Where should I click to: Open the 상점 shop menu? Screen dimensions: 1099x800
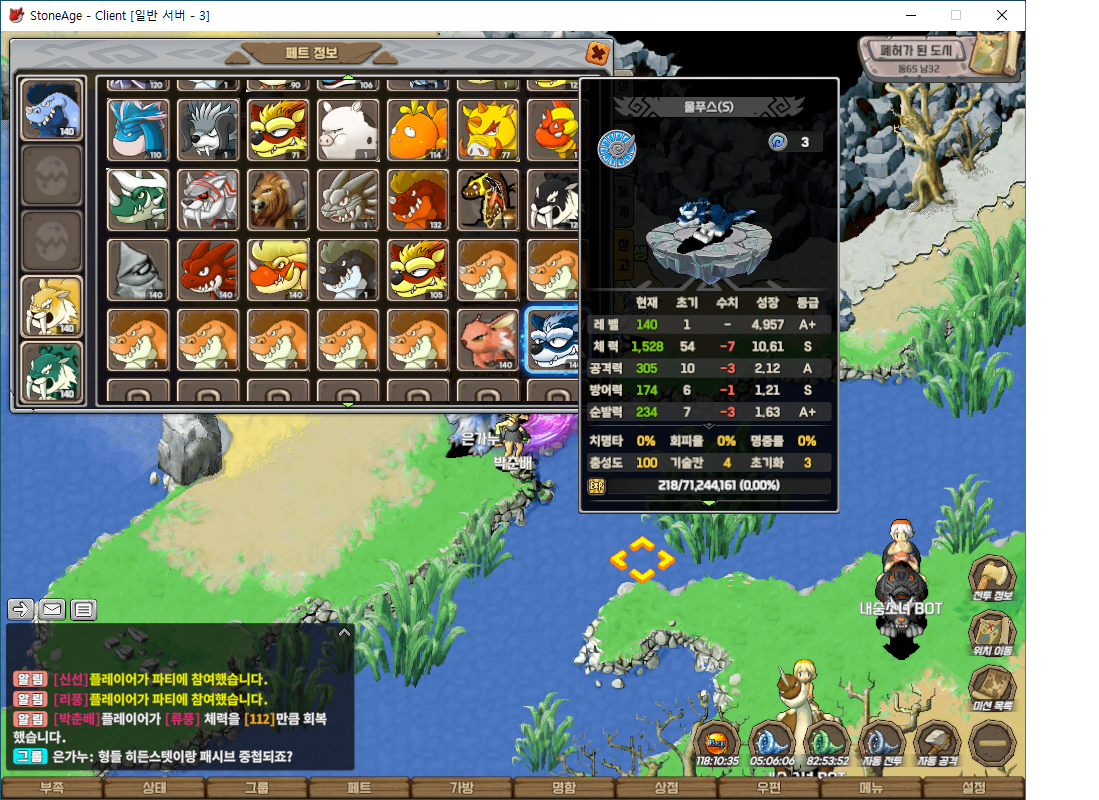click(665, 788)
